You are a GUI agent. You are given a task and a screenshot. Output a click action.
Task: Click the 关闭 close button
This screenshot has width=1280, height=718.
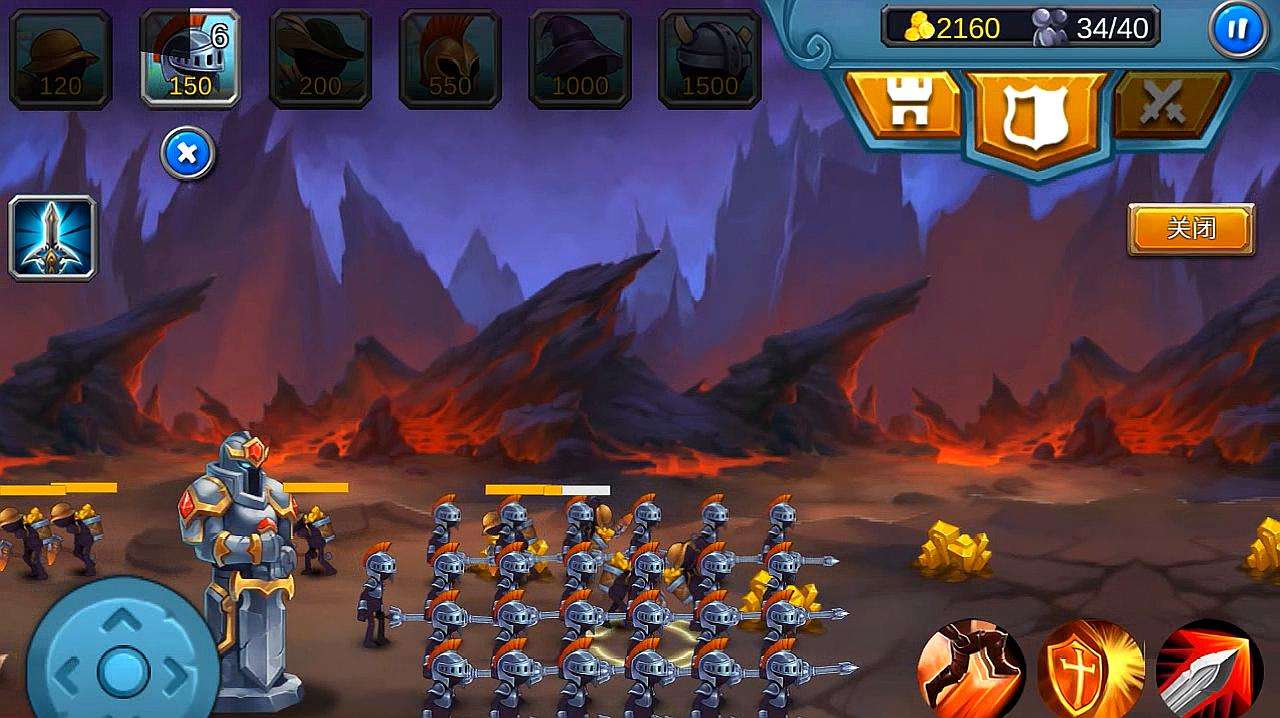point(1191,229)
